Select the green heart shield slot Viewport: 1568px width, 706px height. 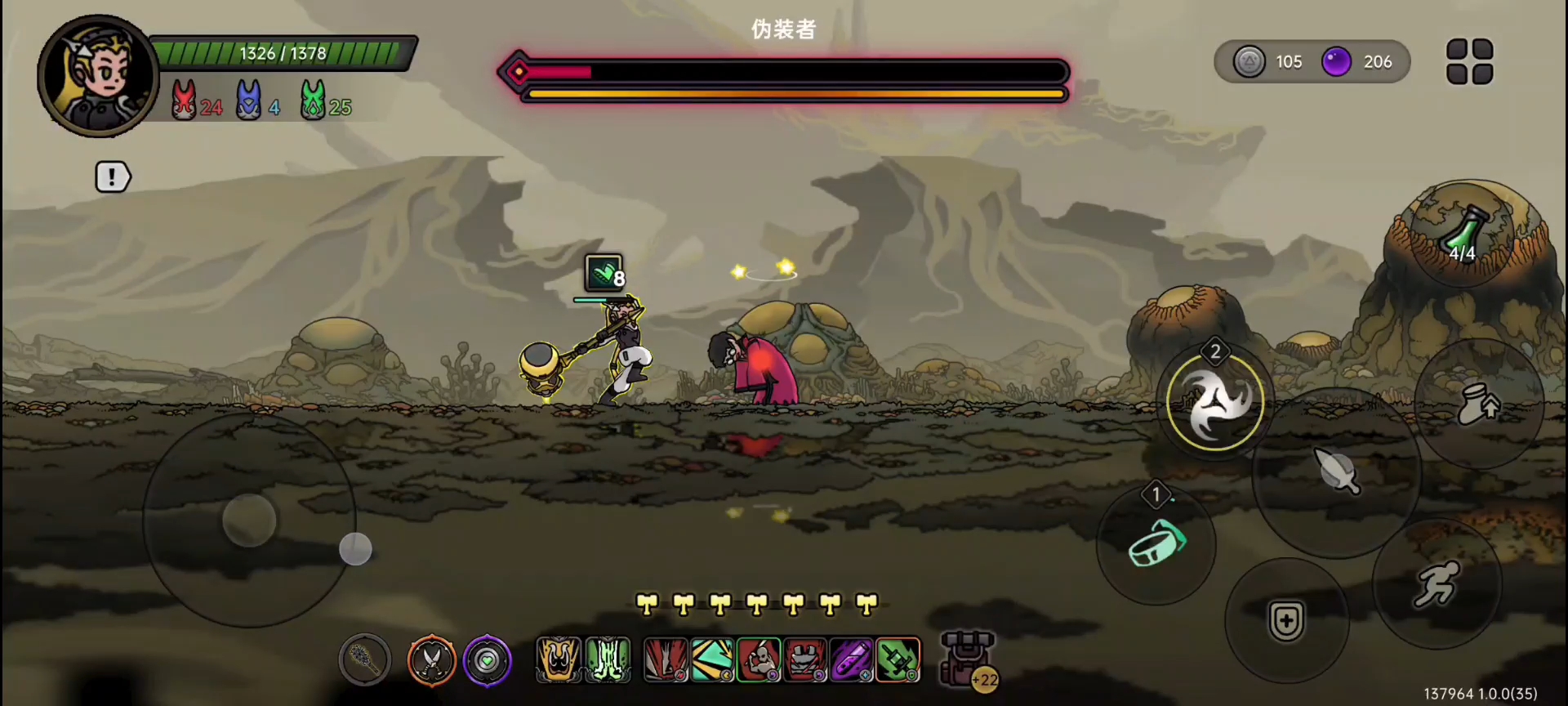point(488,659)
